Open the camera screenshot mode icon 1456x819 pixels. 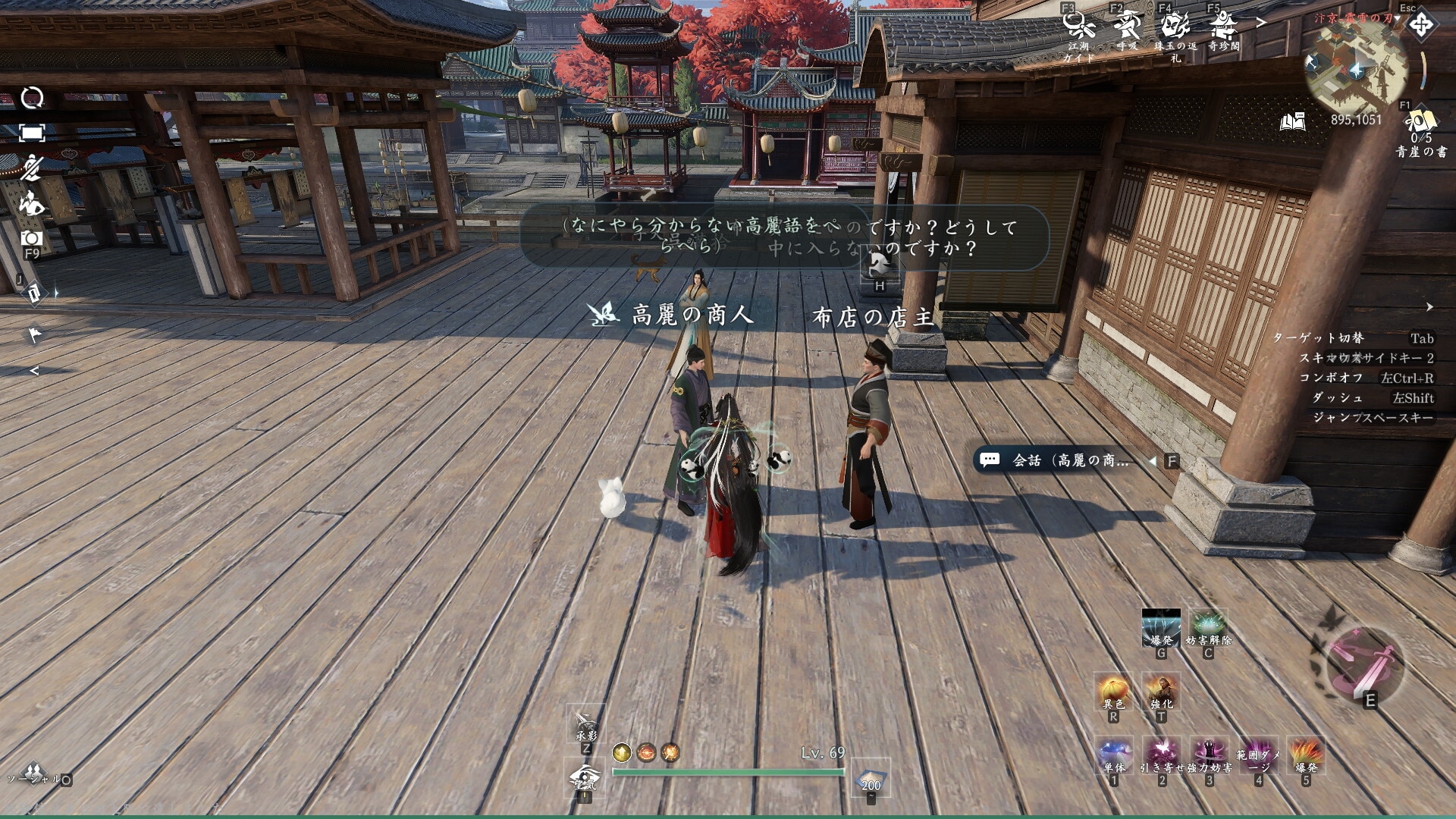32,238
